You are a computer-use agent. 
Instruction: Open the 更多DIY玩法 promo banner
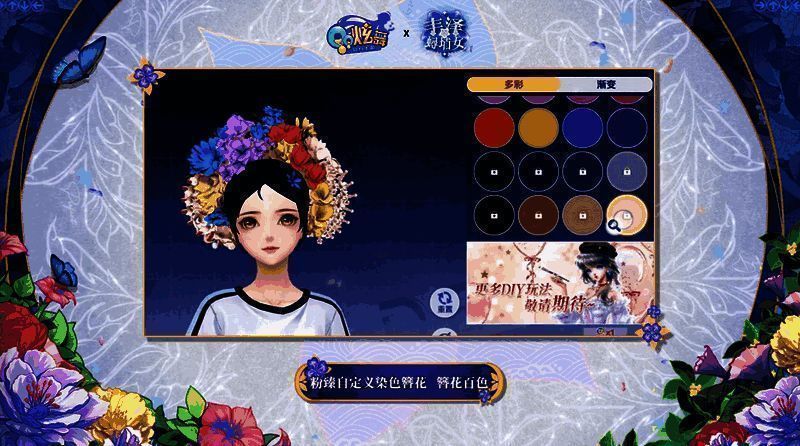[x=560, y=282]
